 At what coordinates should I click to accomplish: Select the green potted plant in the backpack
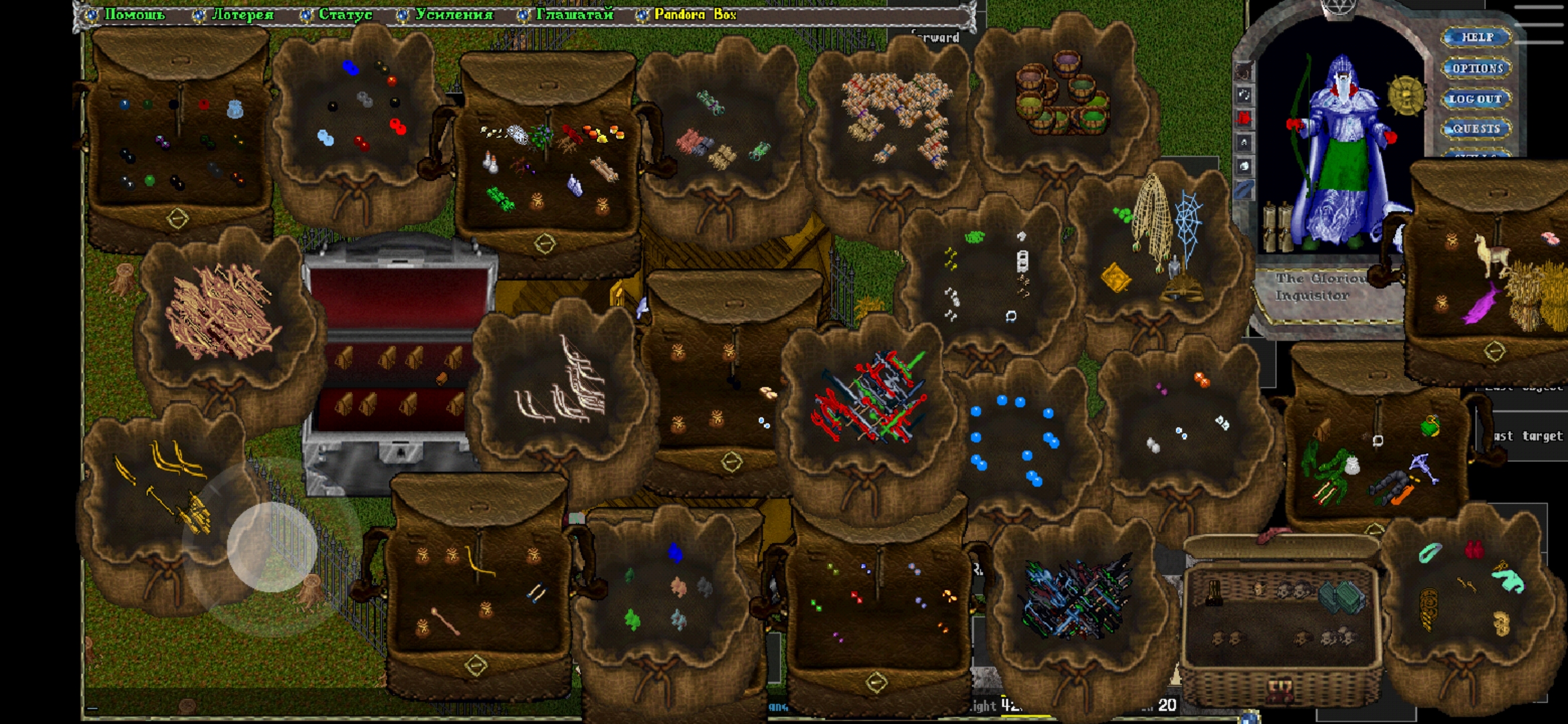pyautogui.click(x=1430, y=425)
